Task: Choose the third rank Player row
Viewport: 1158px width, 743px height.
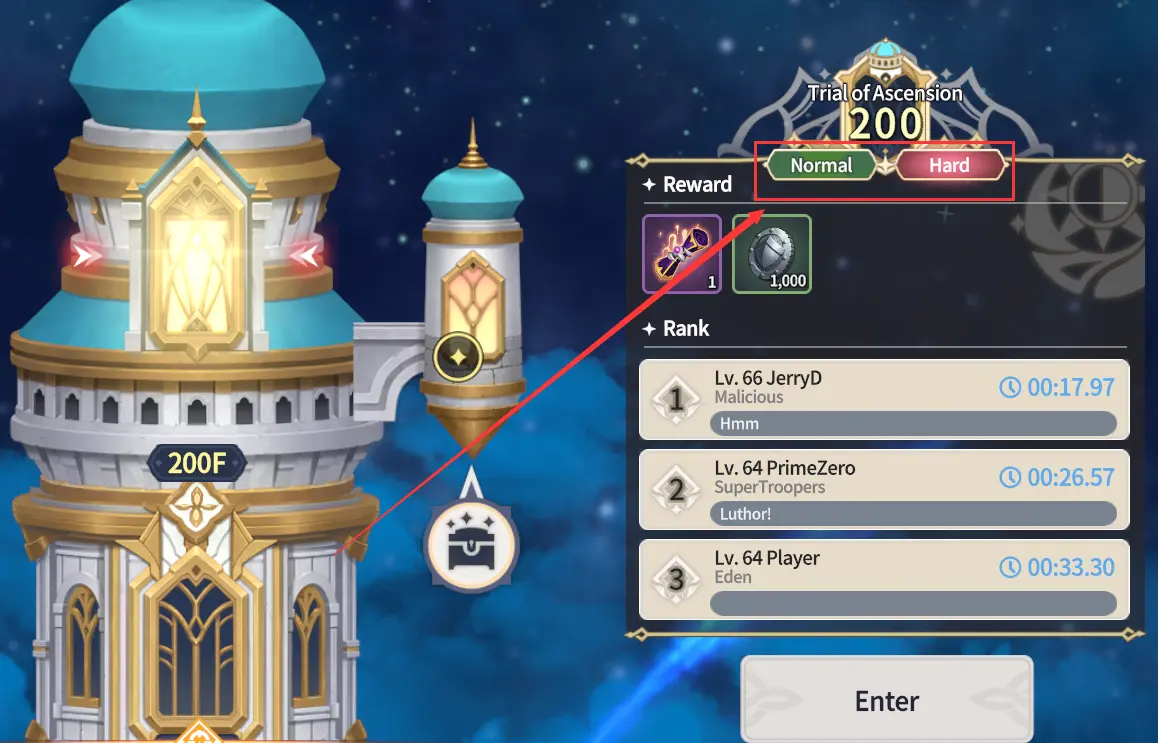Action: (884, 580)
